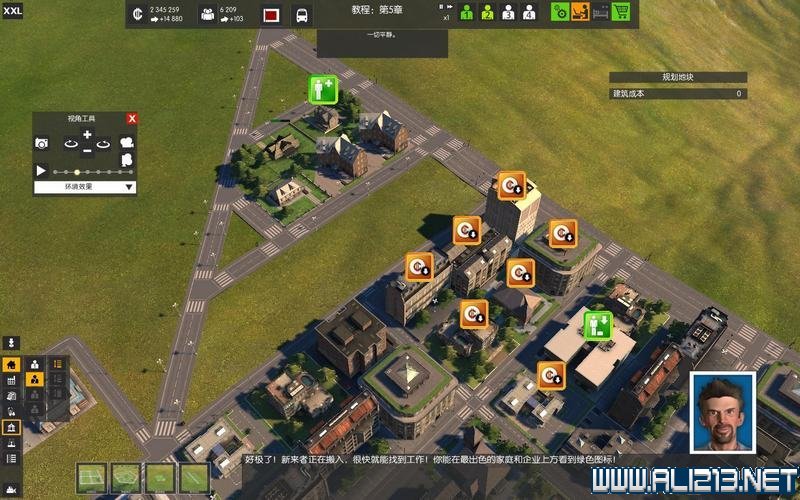Select the orange housing build category
This screenshot has width=800, height=500.
point(12,365)
